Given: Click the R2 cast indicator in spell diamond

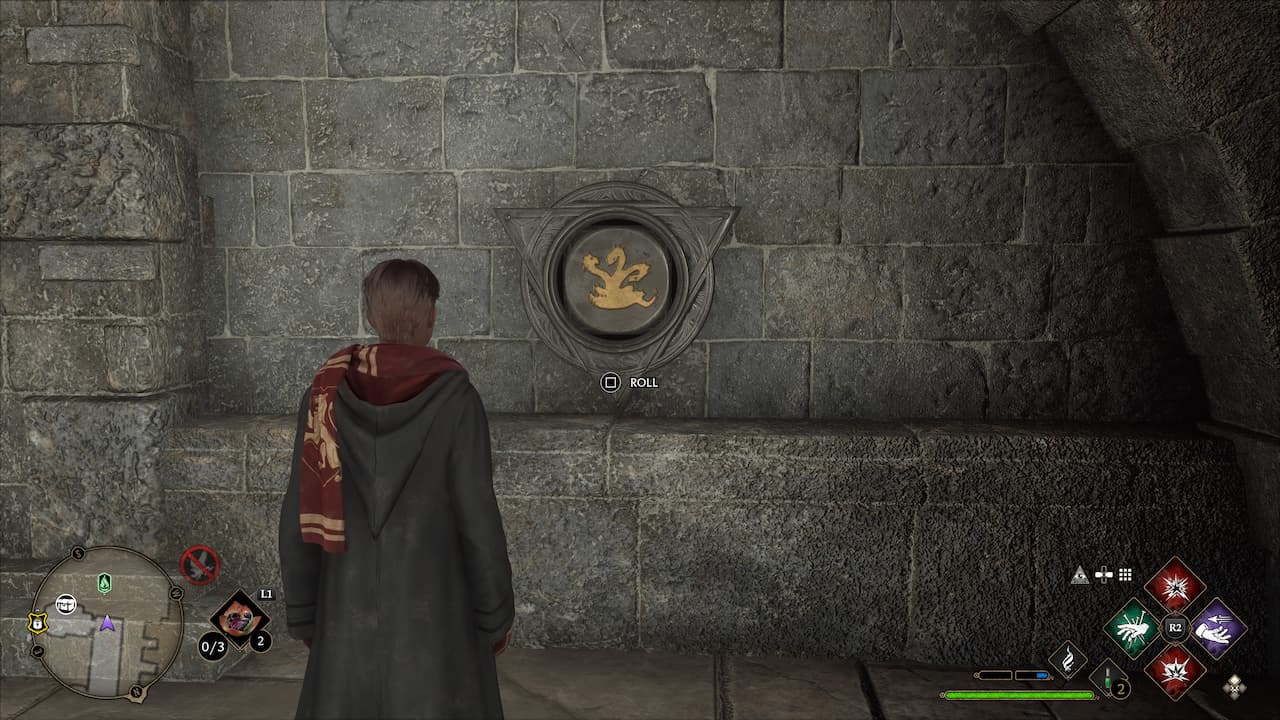Looking at the screenshot, I should pyautogui.click(x=1175, y=626).
